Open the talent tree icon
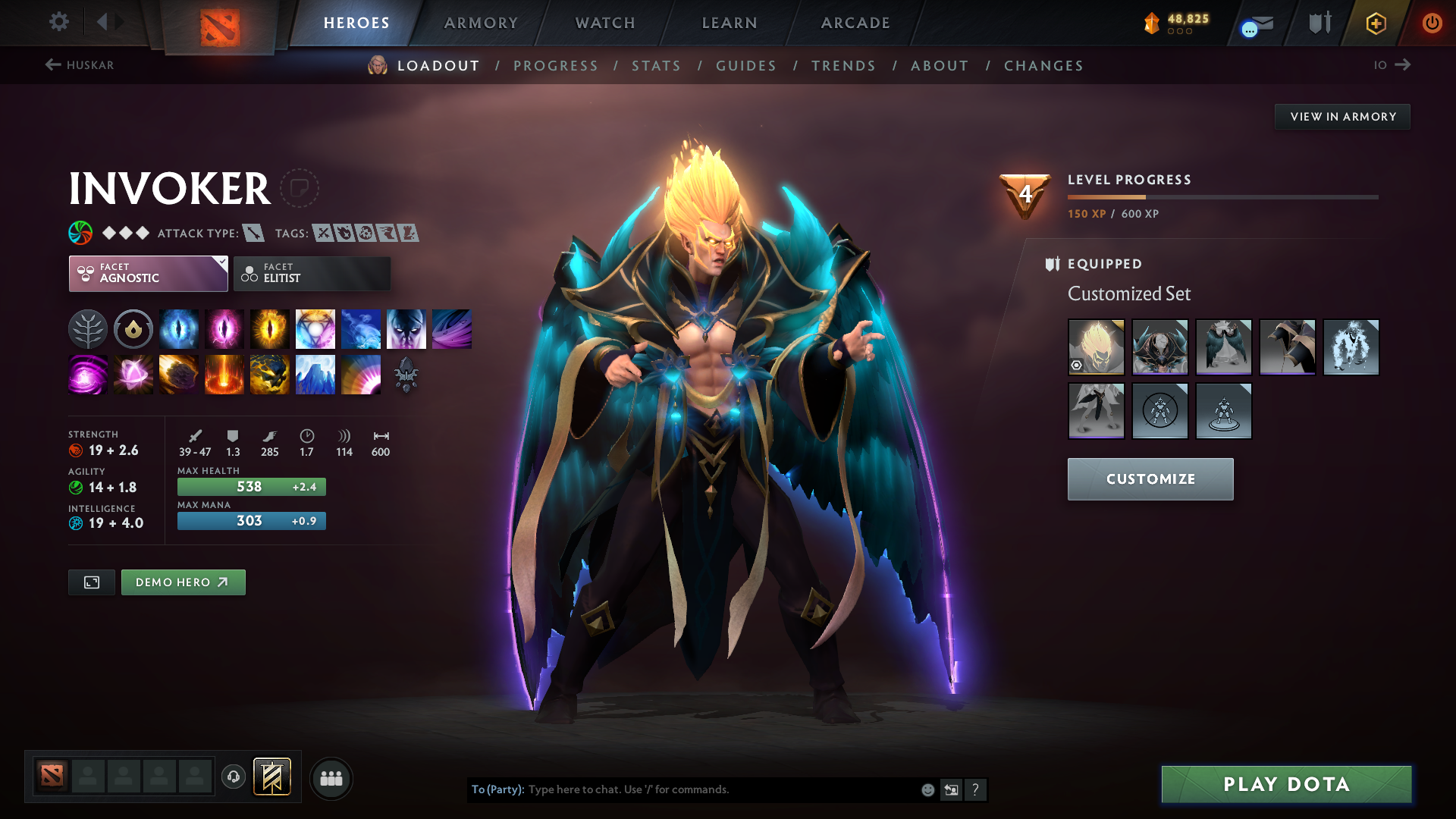Image resolution: width=1456 pixels, height=819 pixels. (88, 328)
